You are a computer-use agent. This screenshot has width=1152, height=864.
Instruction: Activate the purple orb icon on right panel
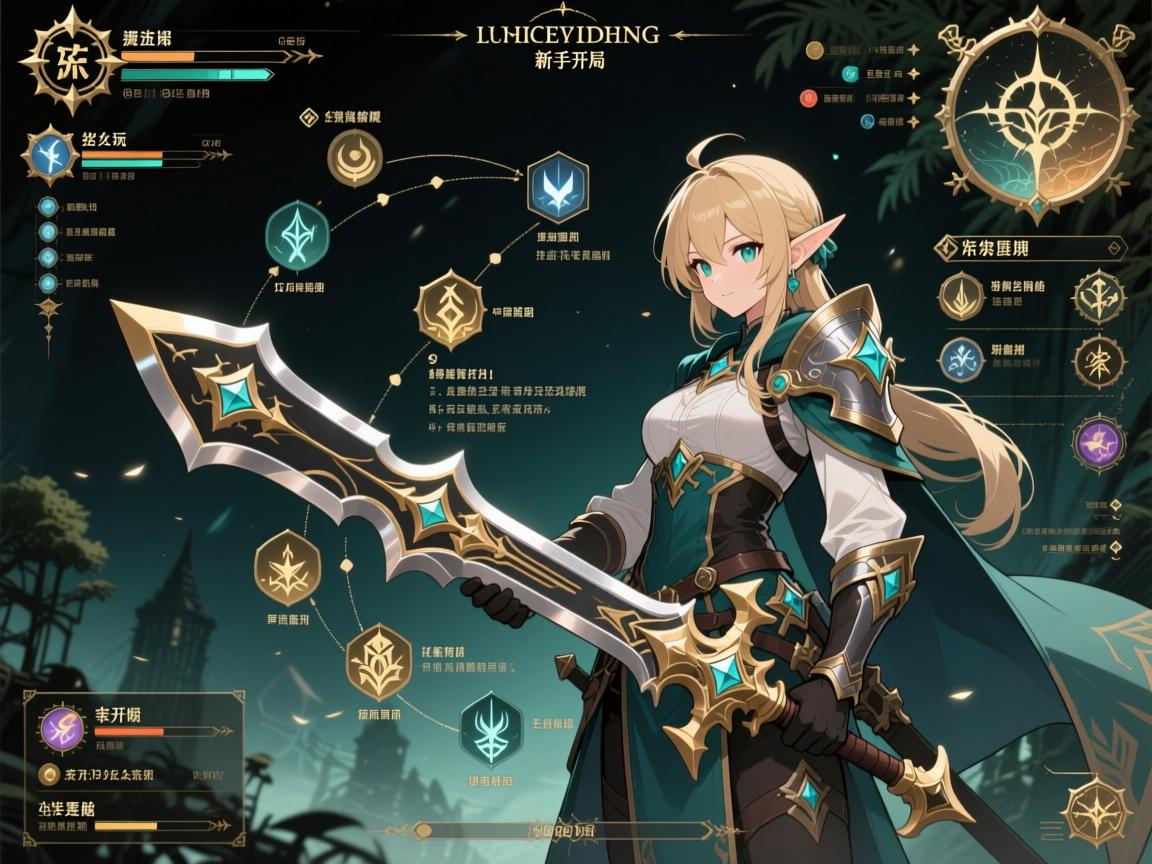click(x=1097, y=444)
